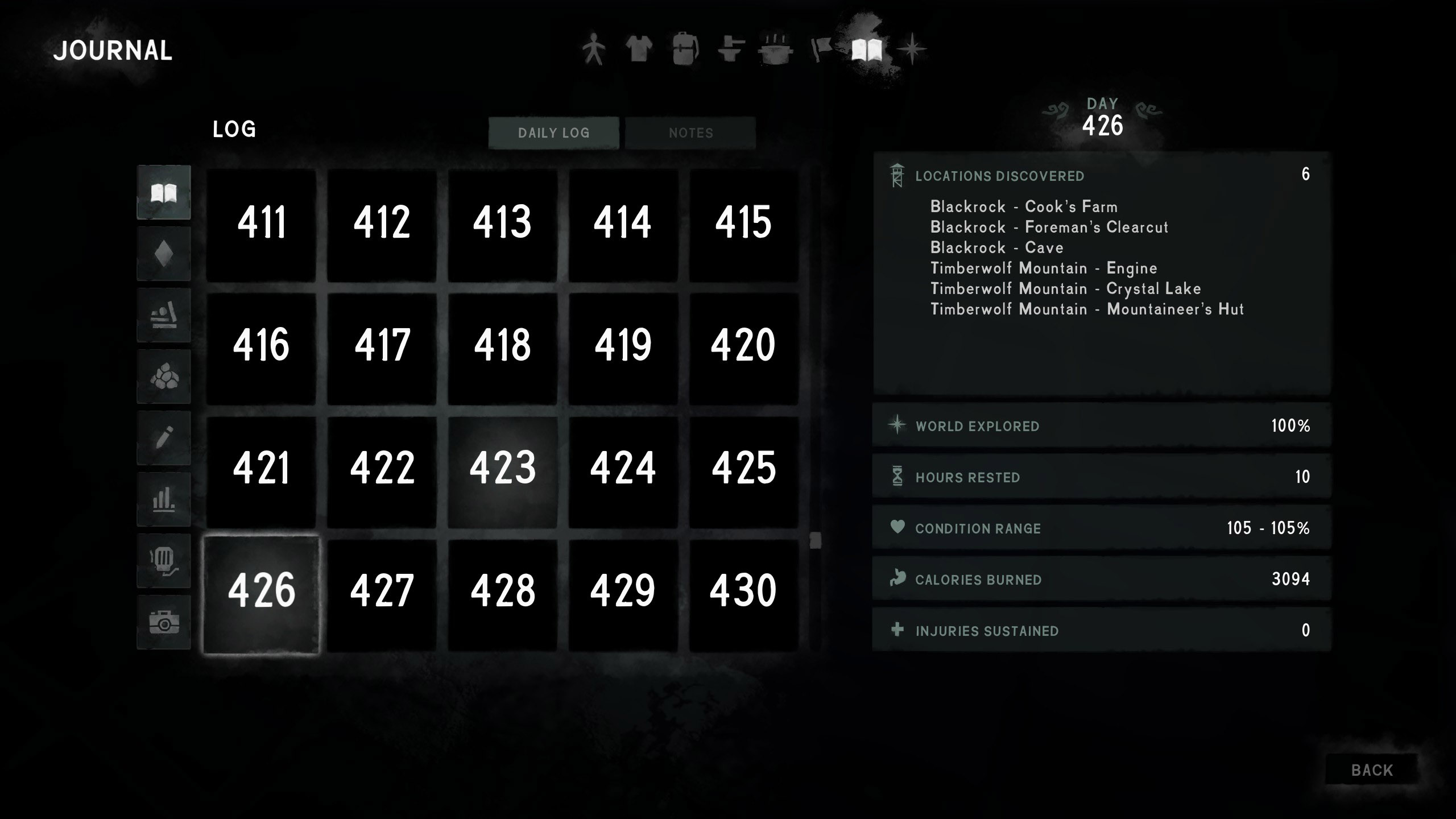Choose day 423 log tile

pyautogui.click(x=502, y=469)
